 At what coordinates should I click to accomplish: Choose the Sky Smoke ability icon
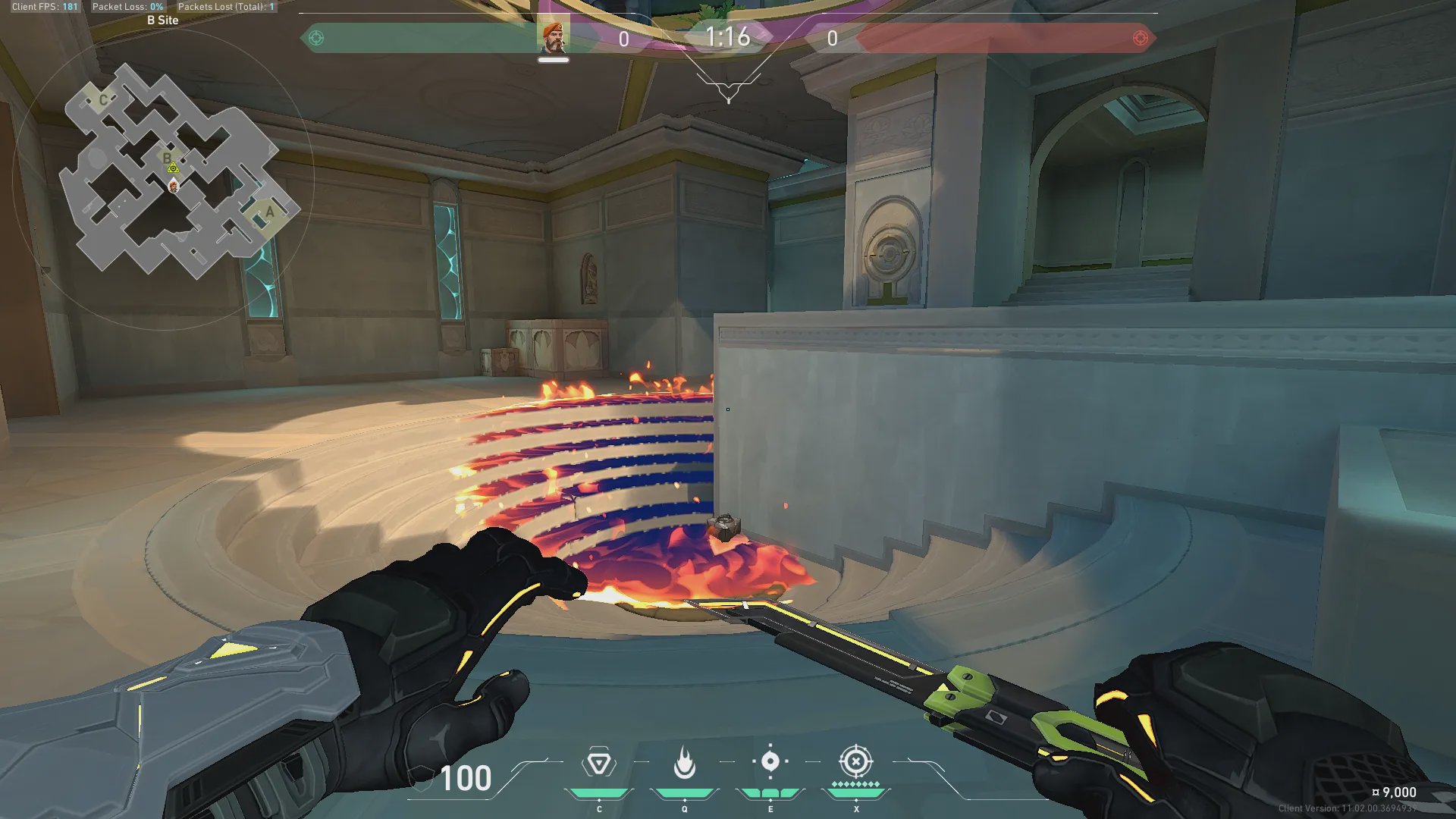pyautogui.click(x=770, y=761)
